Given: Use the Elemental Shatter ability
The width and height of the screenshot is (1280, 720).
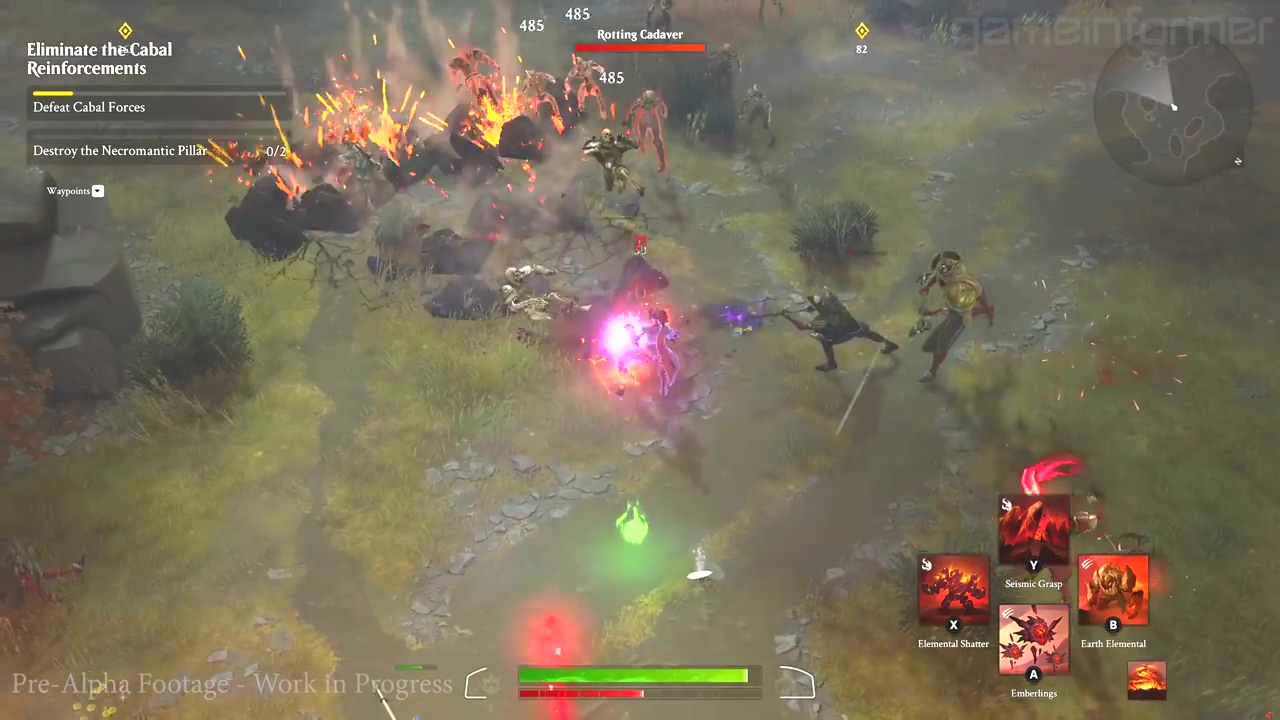Looking at the screenshot, I should [x=953, y=590].
